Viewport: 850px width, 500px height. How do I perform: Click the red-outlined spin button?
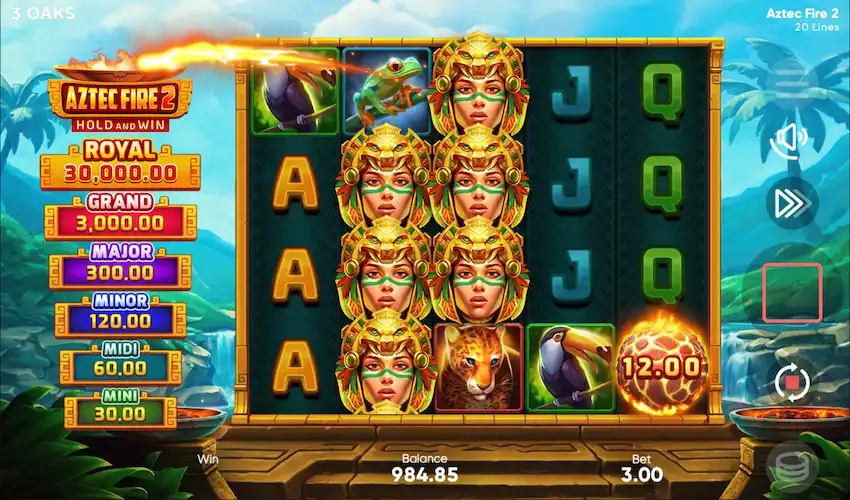pos(792,292)
